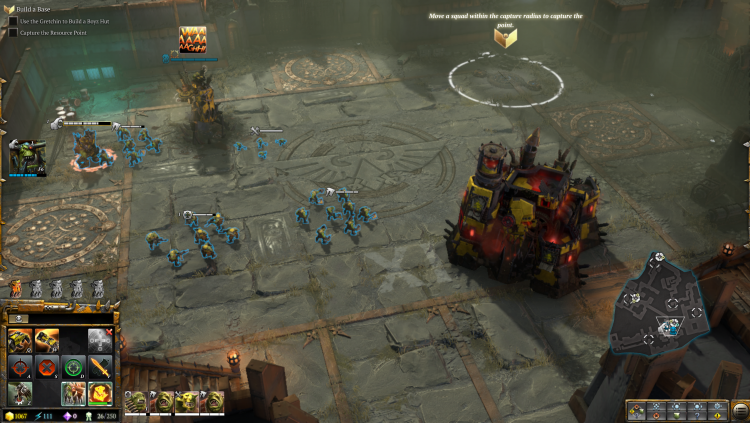The width and height of the screenshot is (750, 423).
Task: Activate the orange sword melee command
Action: (x=100, y=366)
